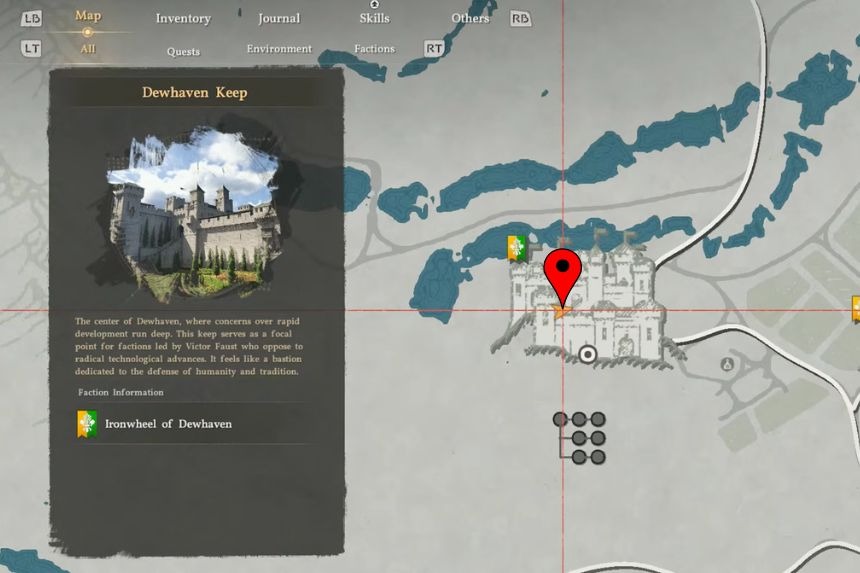Go to the Skills tab
Image resolution: width=860 pixels, height=573 pixels.
coord(374,18)
